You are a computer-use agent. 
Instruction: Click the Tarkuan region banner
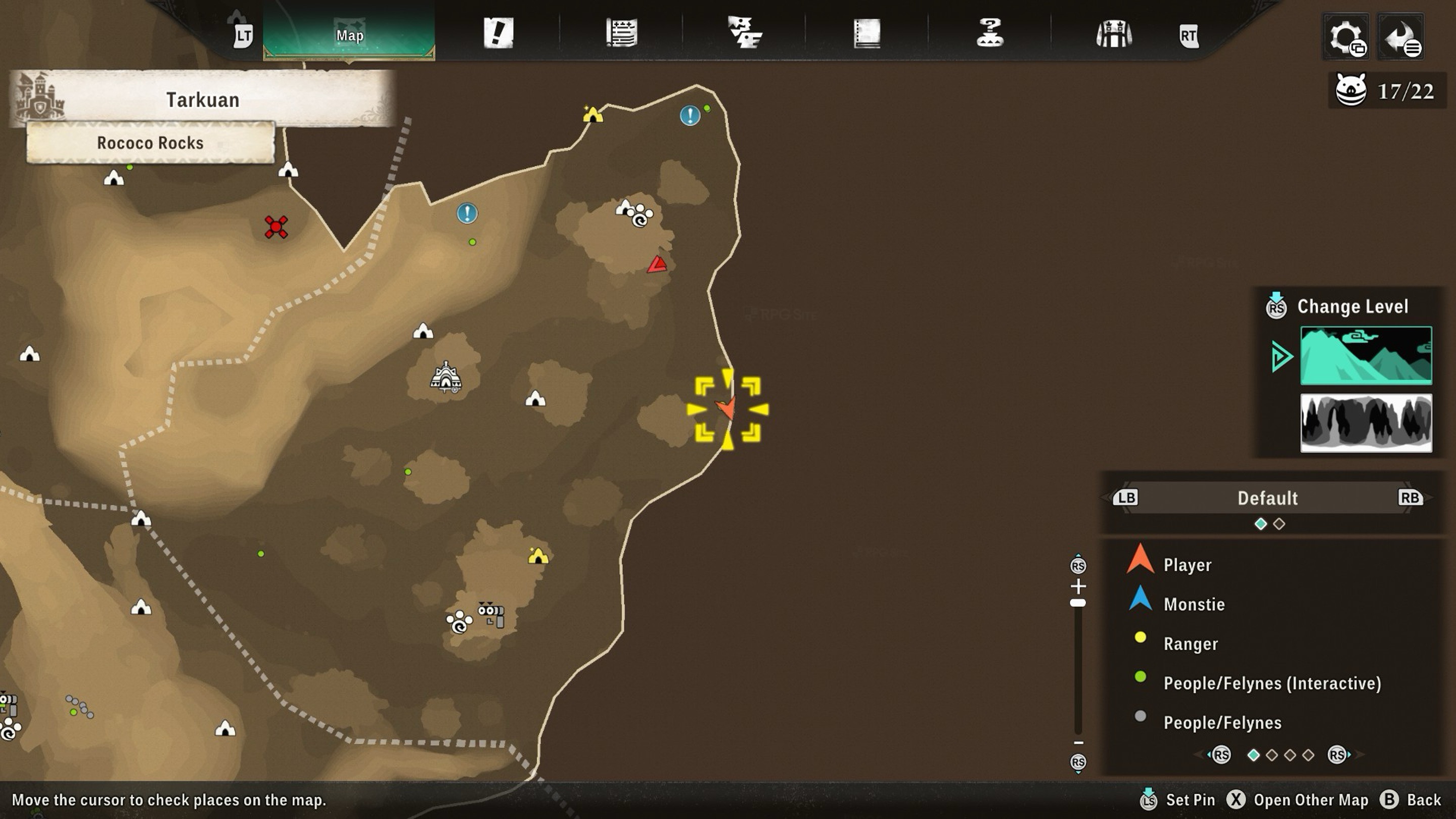[x=202, y=100]
